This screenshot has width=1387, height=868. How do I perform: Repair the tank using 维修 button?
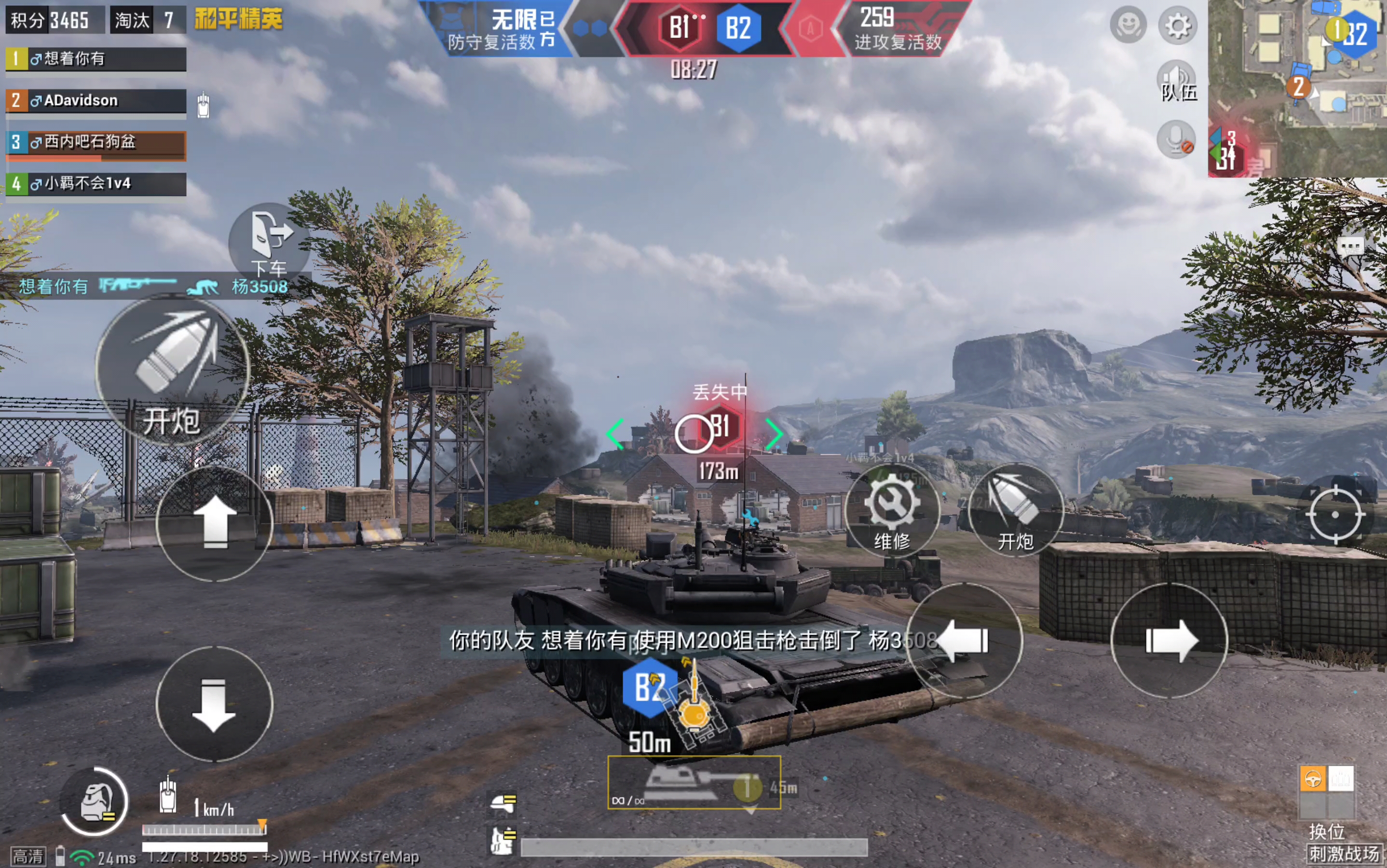(x=892, y=510)
